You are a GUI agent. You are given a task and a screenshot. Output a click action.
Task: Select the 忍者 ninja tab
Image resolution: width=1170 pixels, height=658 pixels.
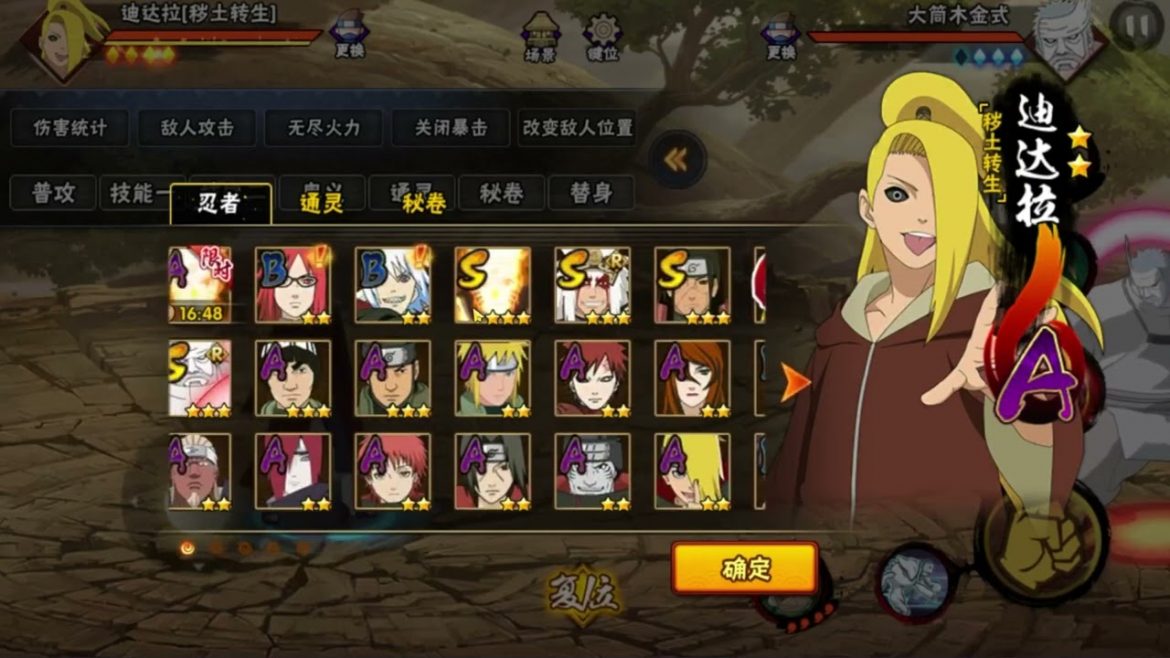[x=220, y=203]
